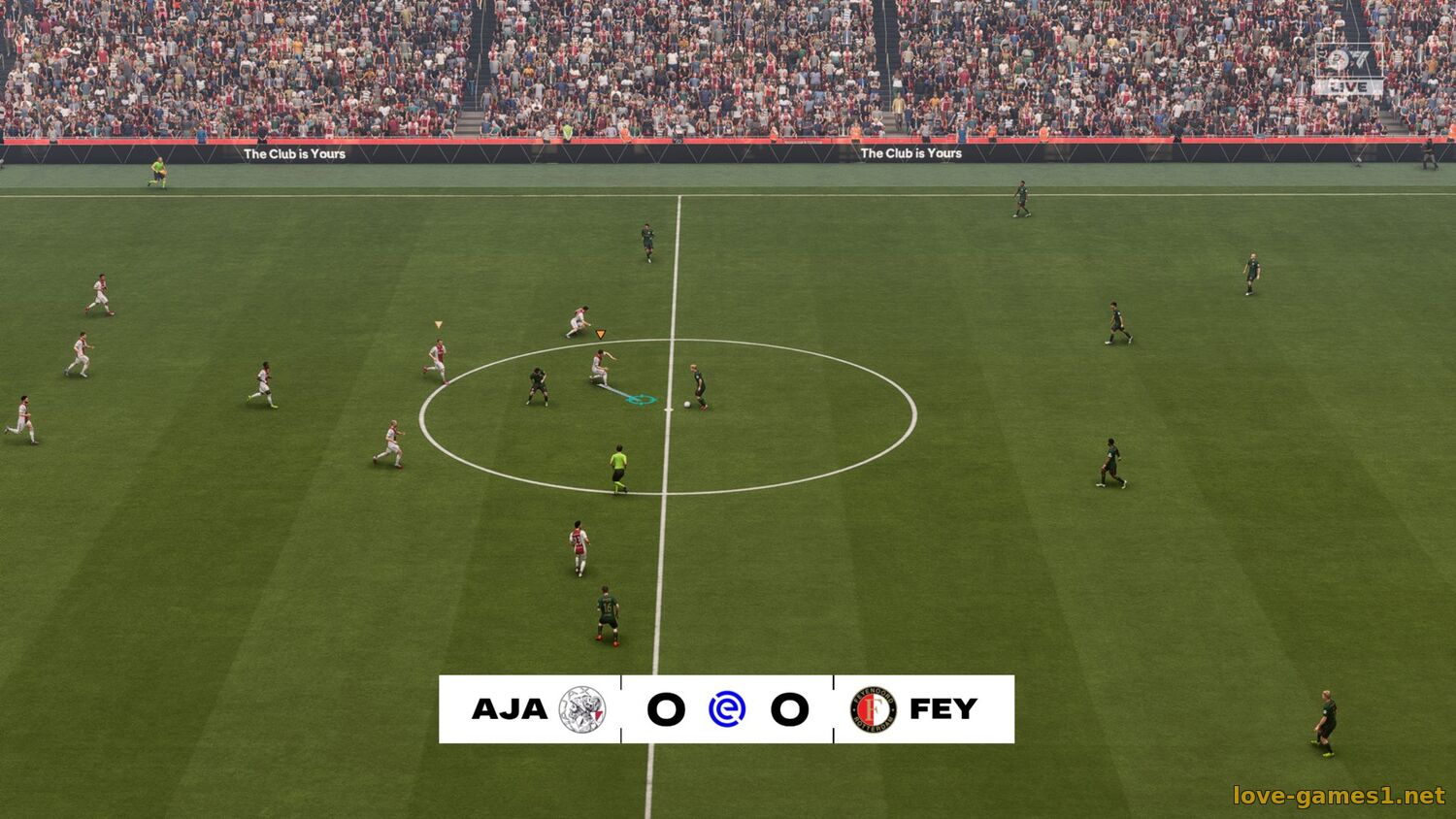The height and width of the screenshot is (819, 1456).
Task: Click the Feyenoord club crest on the scoreboard
Action: (873, 709)
